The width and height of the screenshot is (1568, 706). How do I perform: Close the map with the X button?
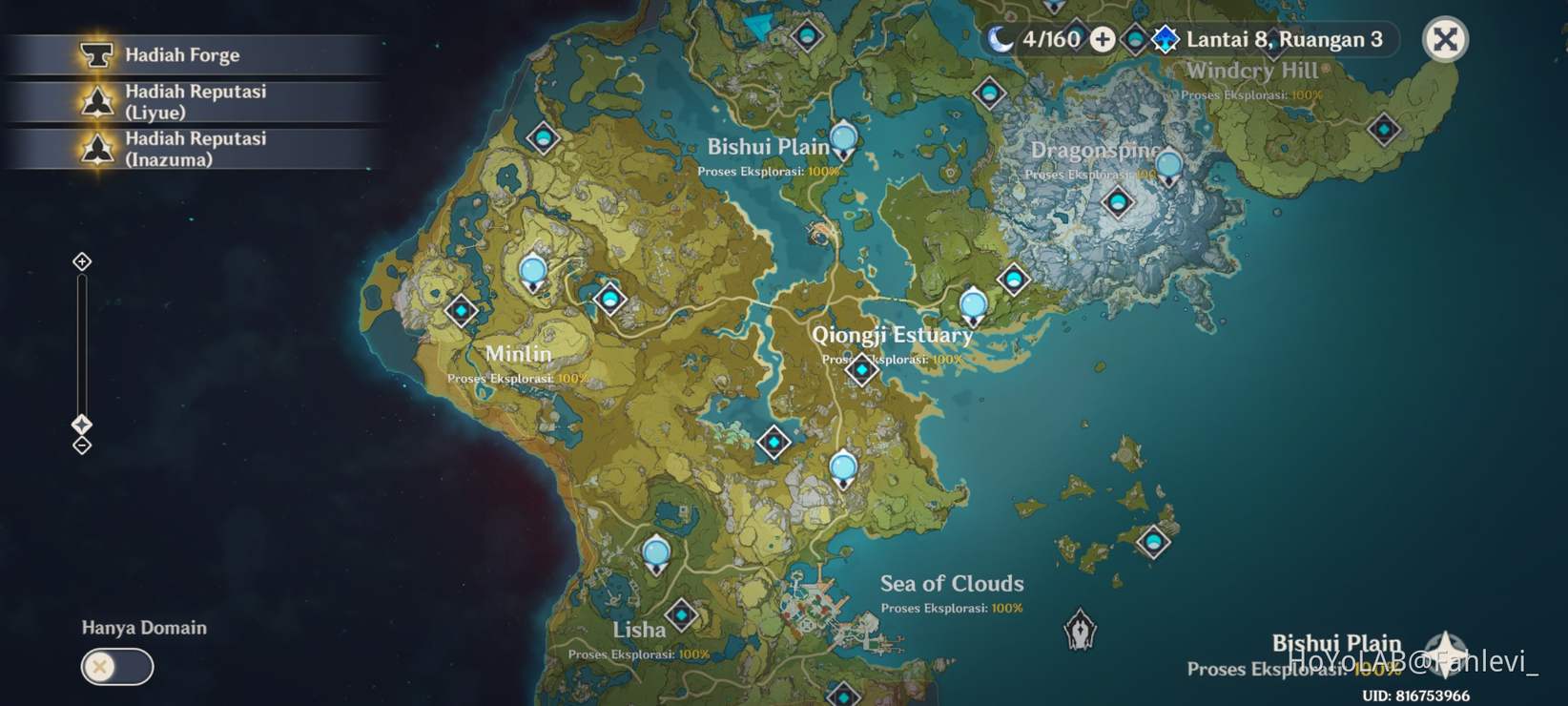tap(1445, 40)
